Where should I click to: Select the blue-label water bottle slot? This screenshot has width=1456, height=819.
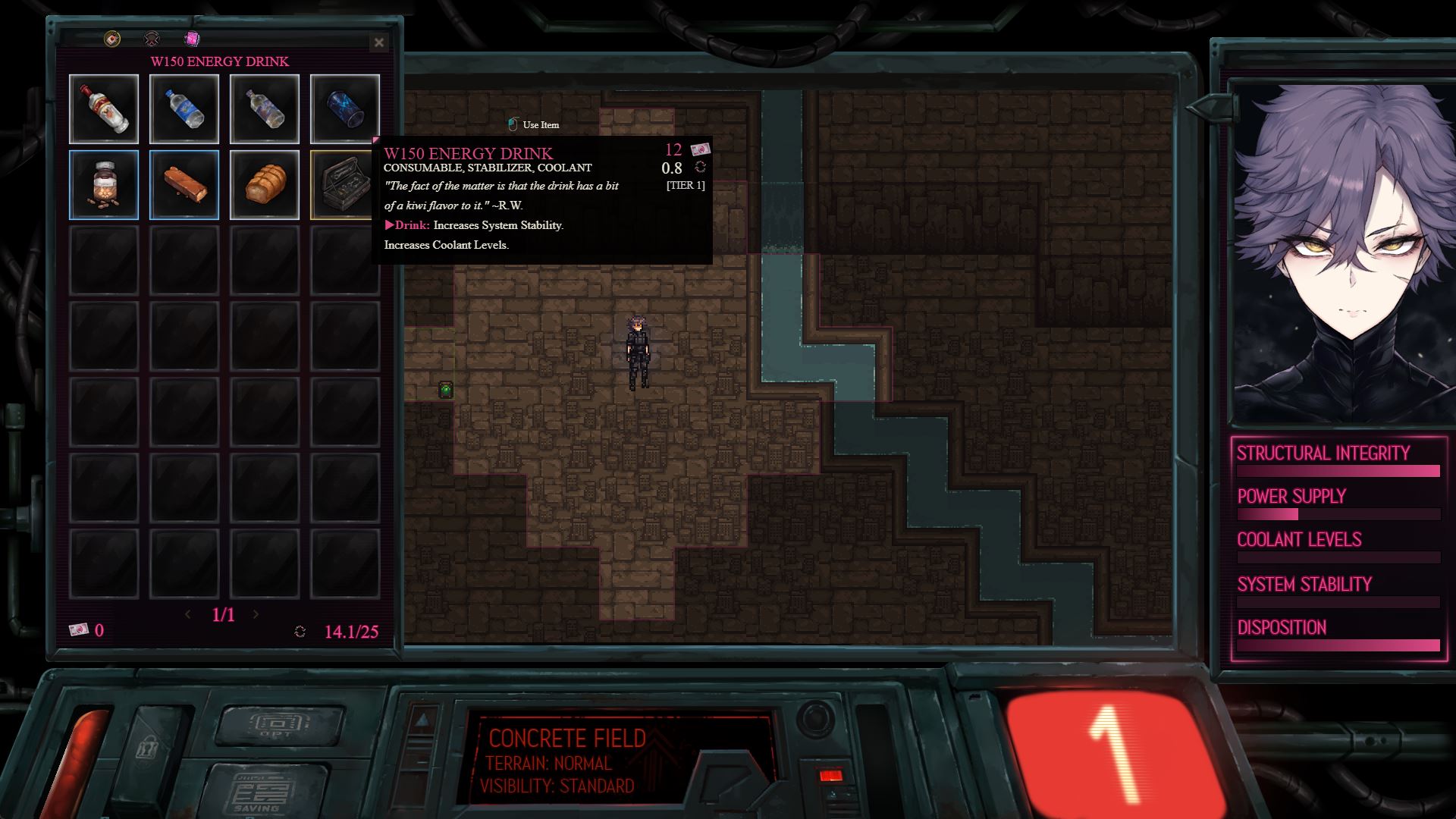(184, 109)
